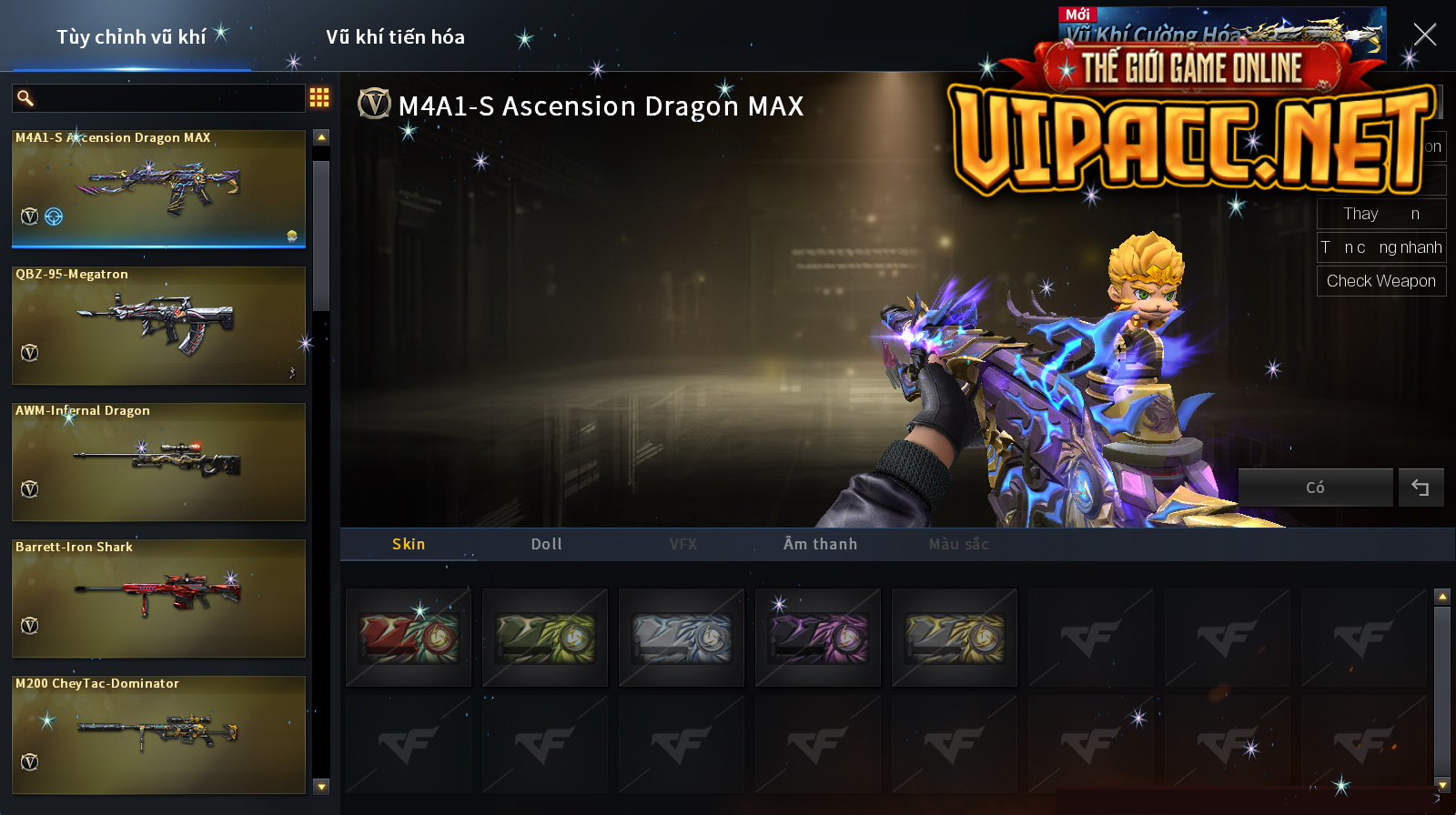Select the green dragon skin
Screen dimensions: 1456x815
click(545, 638)
